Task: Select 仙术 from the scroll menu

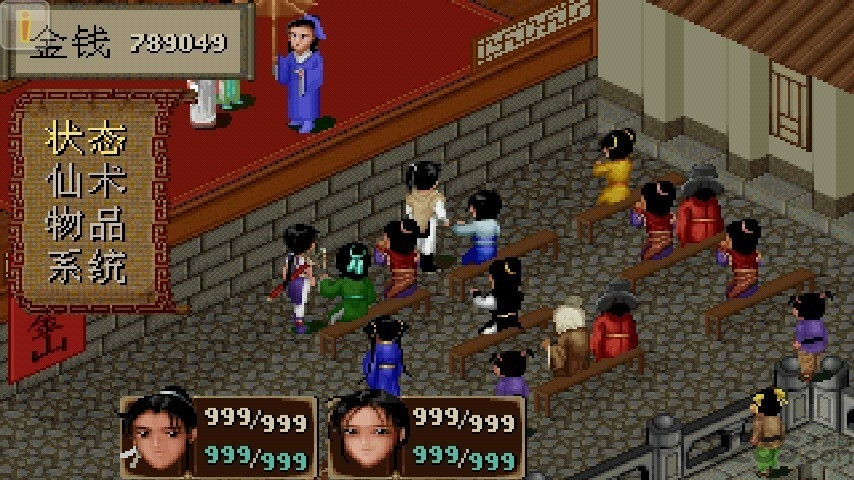Action: click(85, 182)
